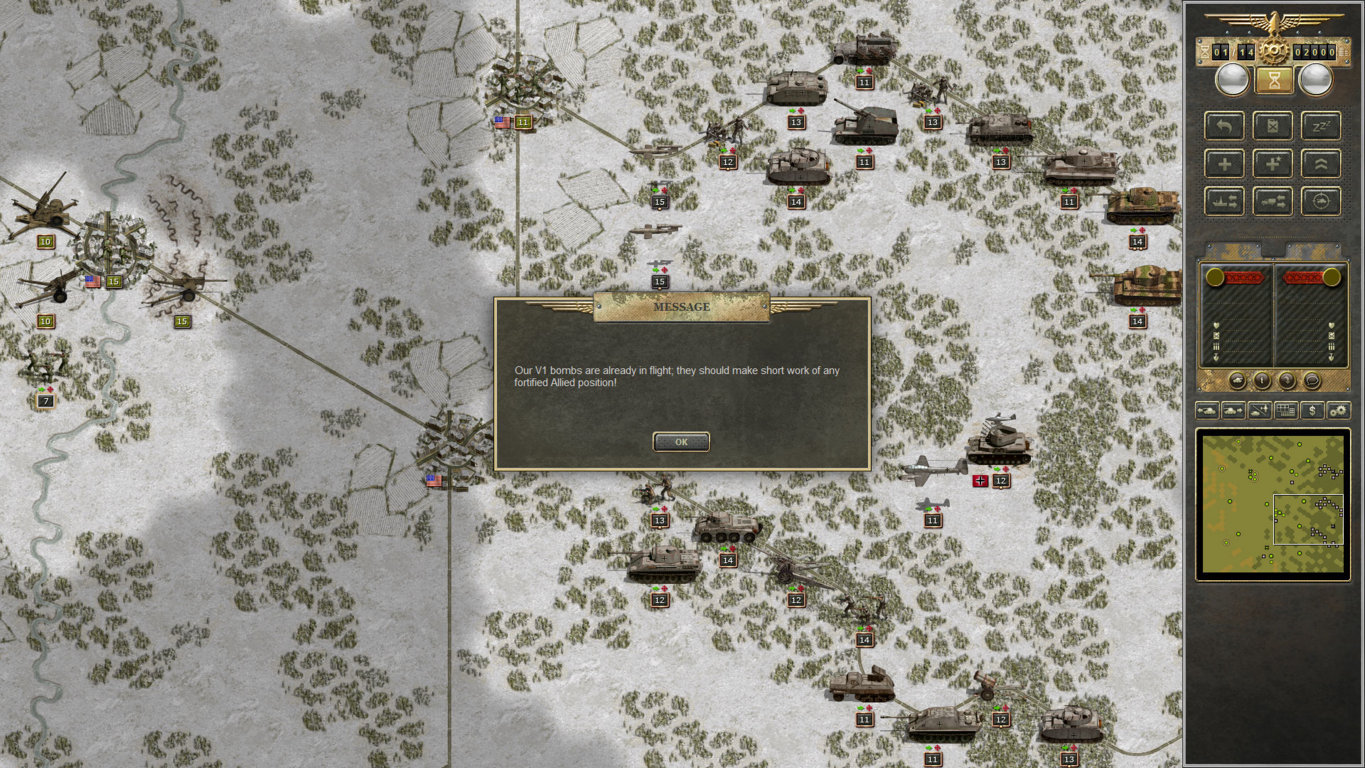Click the sleep (Zzz) unit button
Image resolution: width=1365 pixels, height=768 pixels.
click(x=1321, y=126)
